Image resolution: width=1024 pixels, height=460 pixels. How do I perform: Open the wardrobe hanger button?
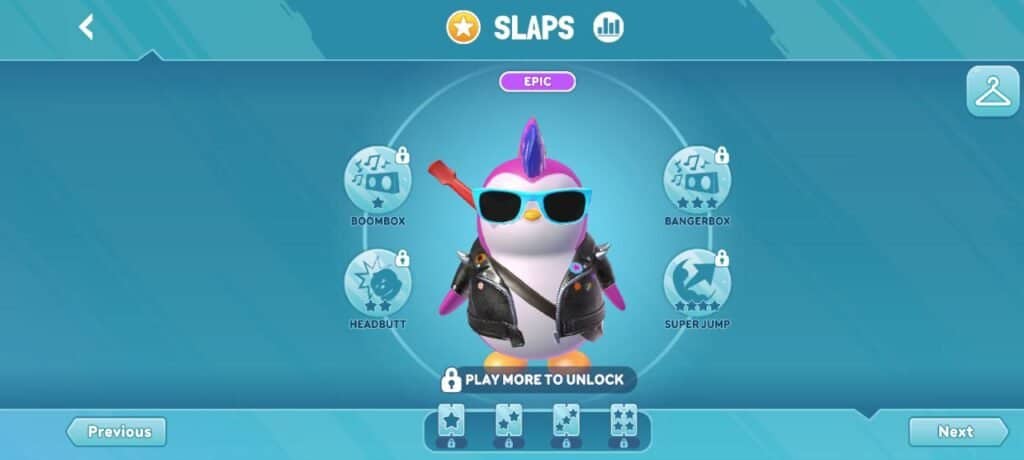(x=992, y=92)
